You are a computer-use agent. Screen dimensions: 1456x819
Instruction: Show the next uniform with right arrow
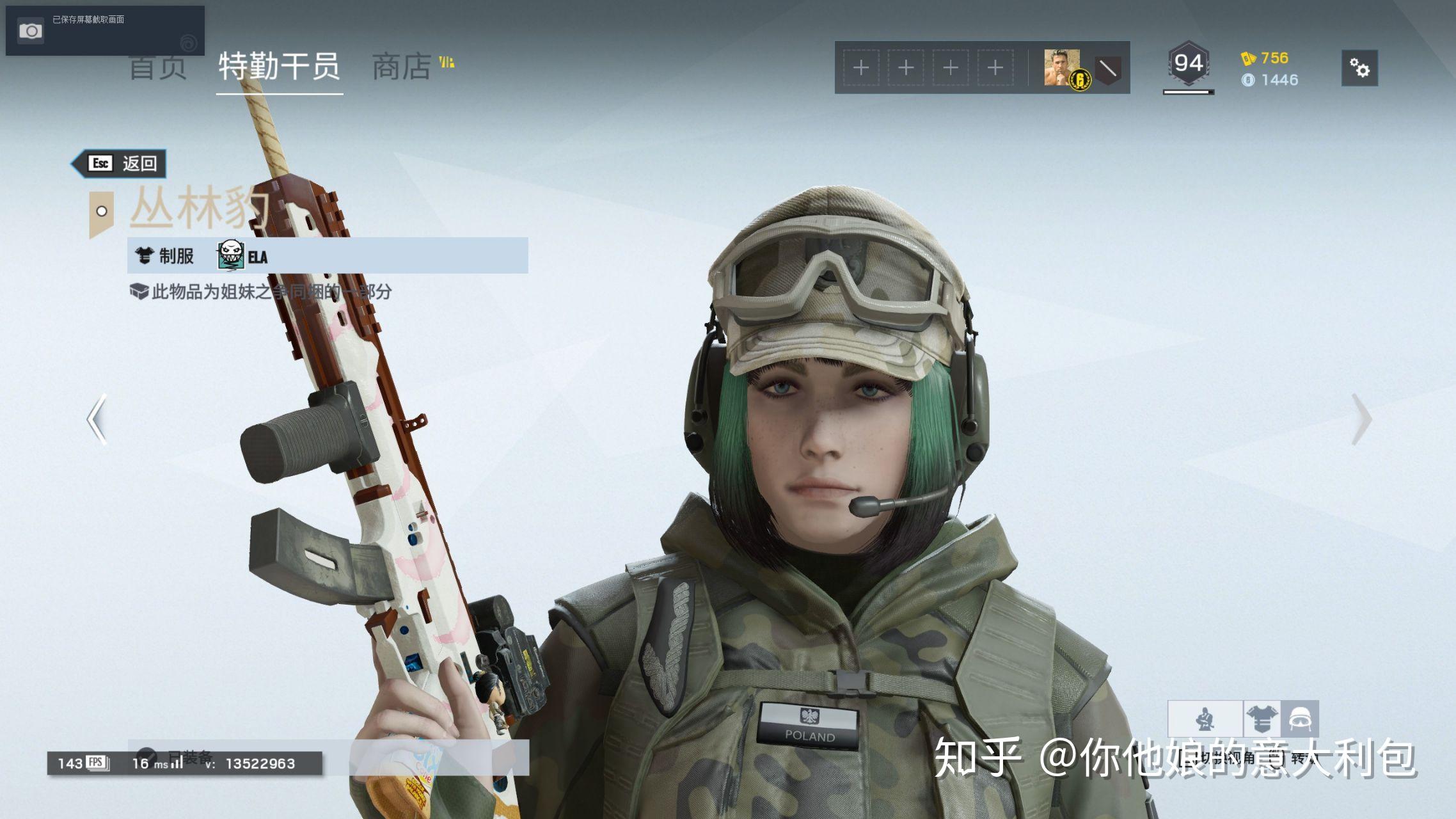point(1361,419)
